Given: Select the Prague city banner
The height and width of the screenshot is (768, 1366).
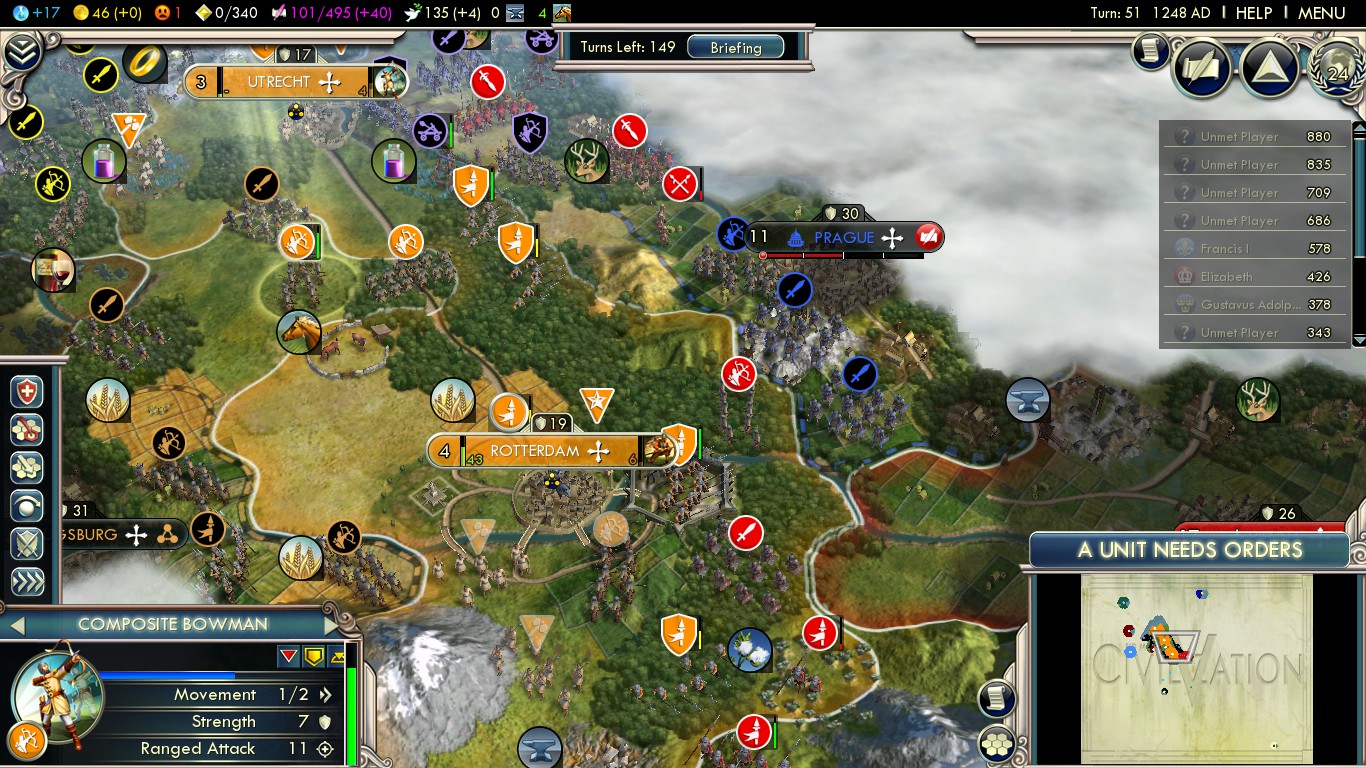Looking at the screenshot, I should 844,238.
